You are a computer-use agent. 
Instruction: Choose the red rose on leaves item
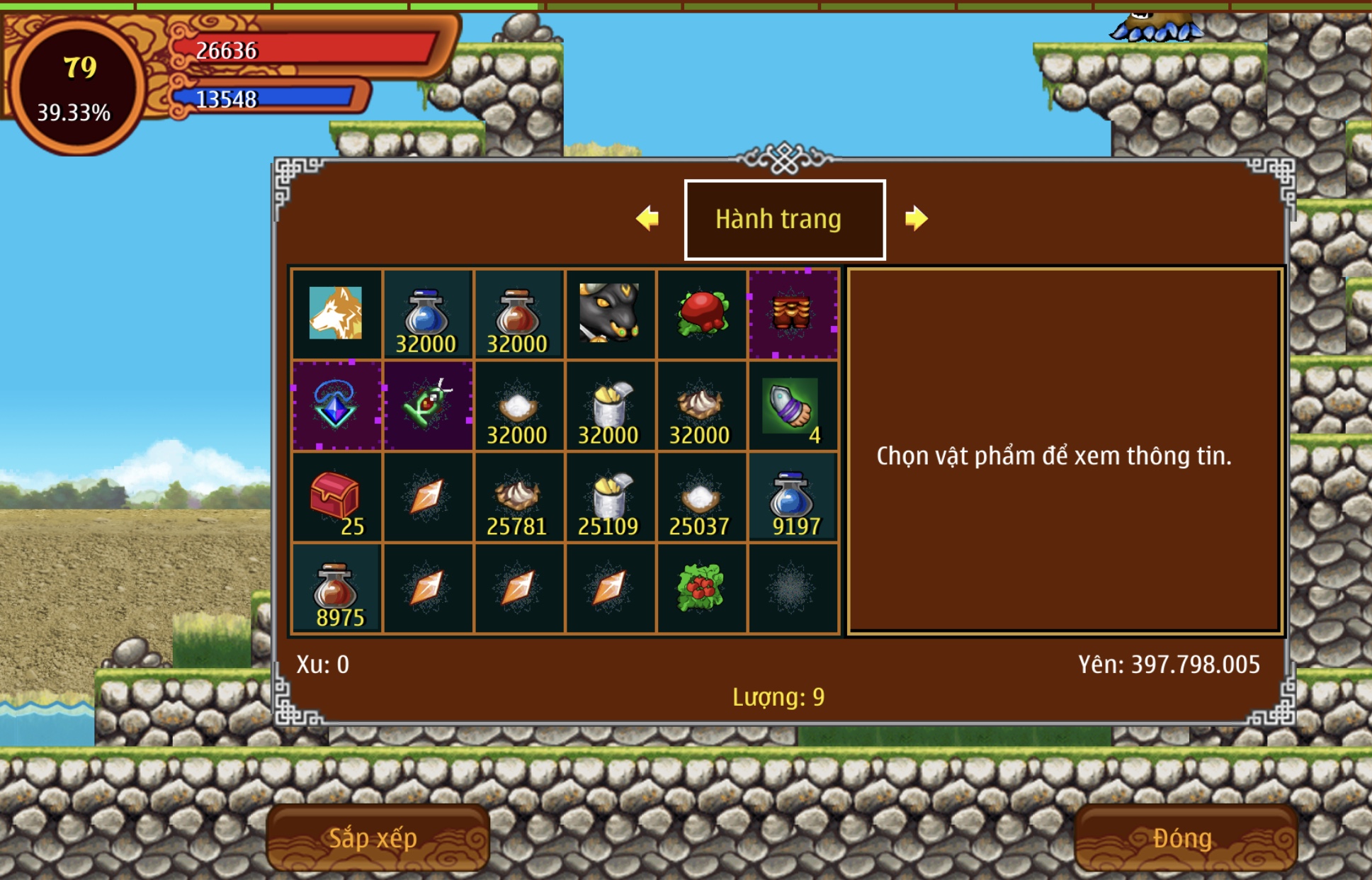pos(701,314)
